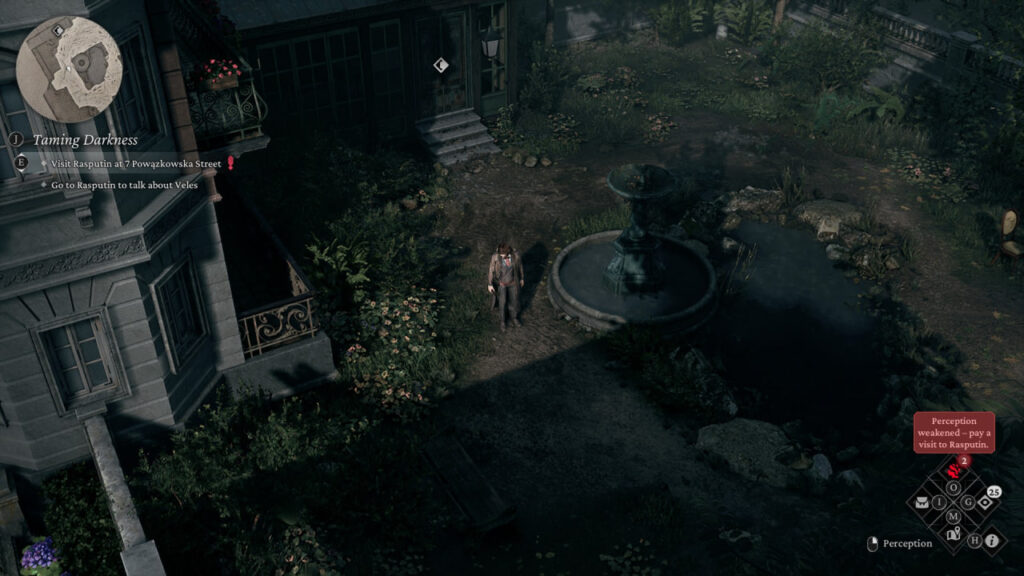Click the Perception weakened notification tooltip
Screen dimensions: 1024x576
953,431
